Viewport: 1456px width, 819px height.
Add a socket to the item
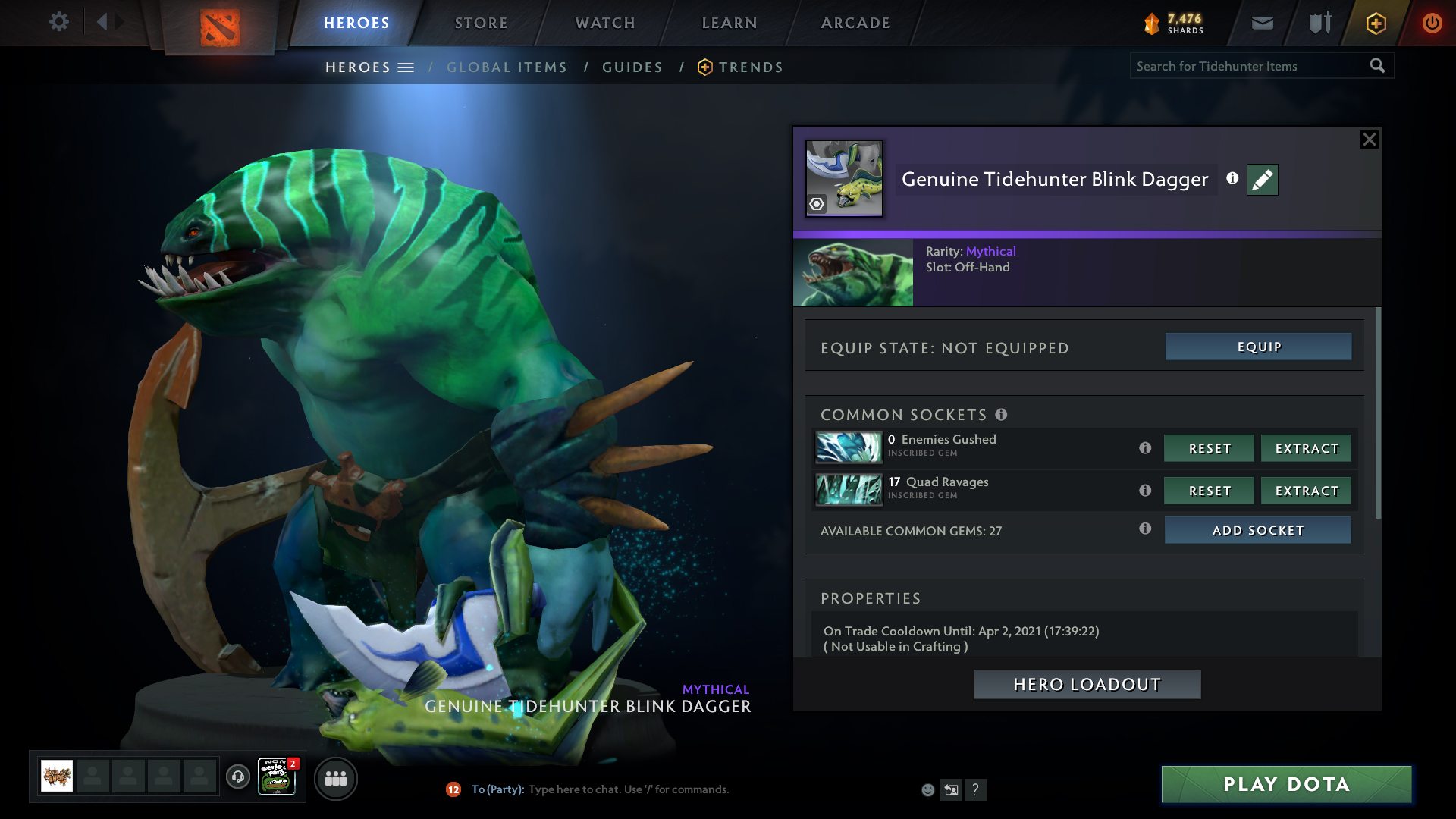pyautogui.click(x=1257, y=530)
